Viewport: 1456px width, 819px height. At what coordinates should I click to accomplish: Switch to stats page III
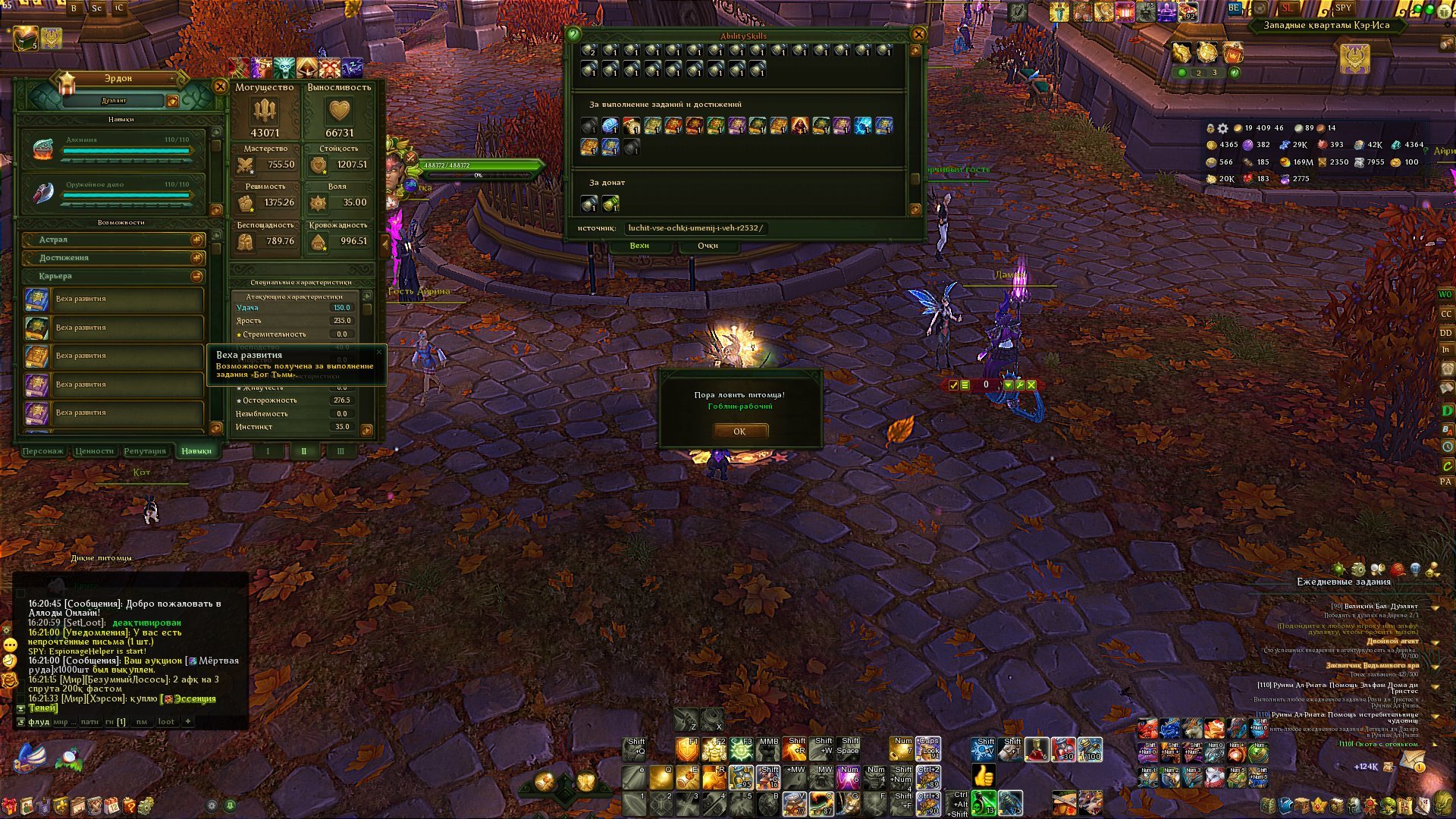click(x=340, y=451)
